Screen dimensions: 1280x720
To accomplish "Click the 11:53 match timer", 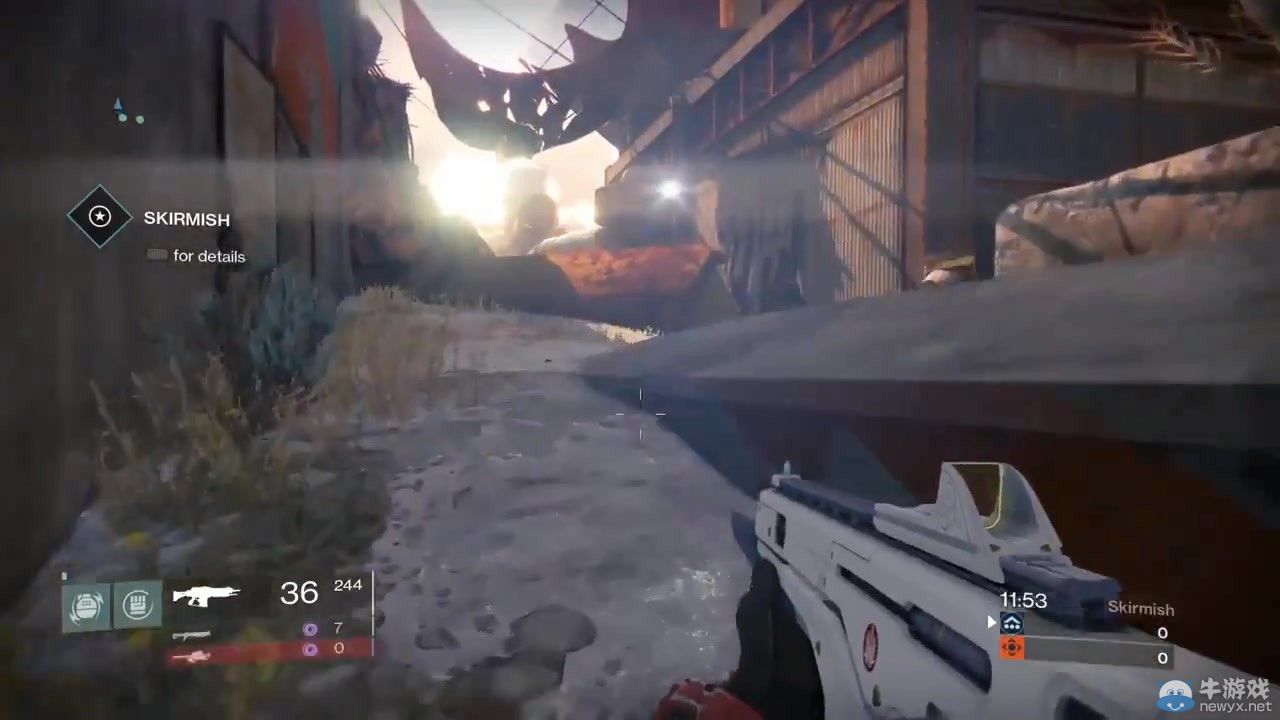I will [1024, 599].
